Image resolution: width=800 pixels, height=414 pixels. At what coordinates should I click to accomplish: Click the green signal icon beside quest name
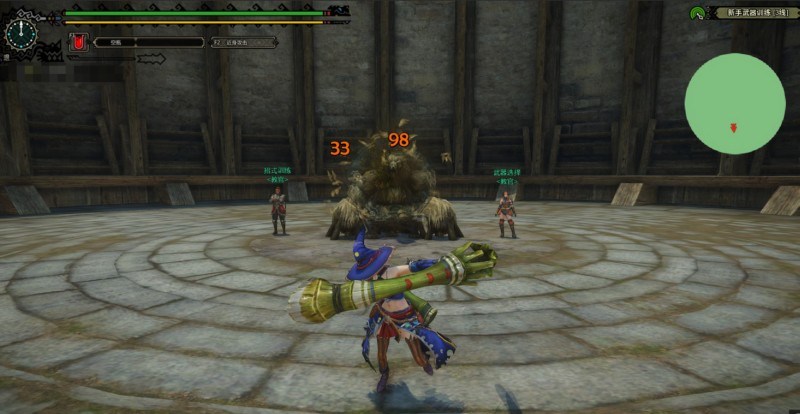697,13
